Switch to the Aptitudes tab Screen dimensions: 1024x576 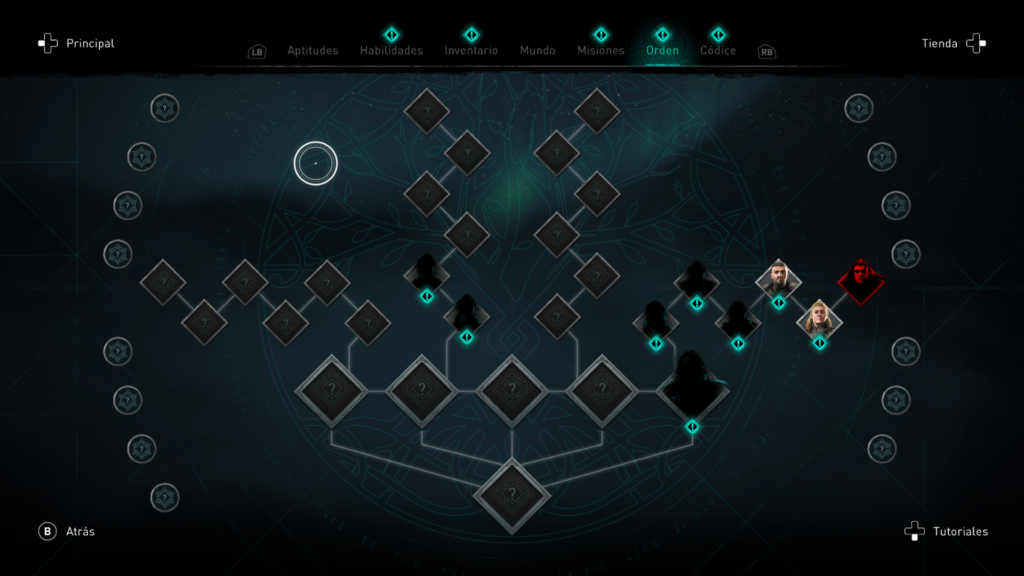click(x=312, y=50)
